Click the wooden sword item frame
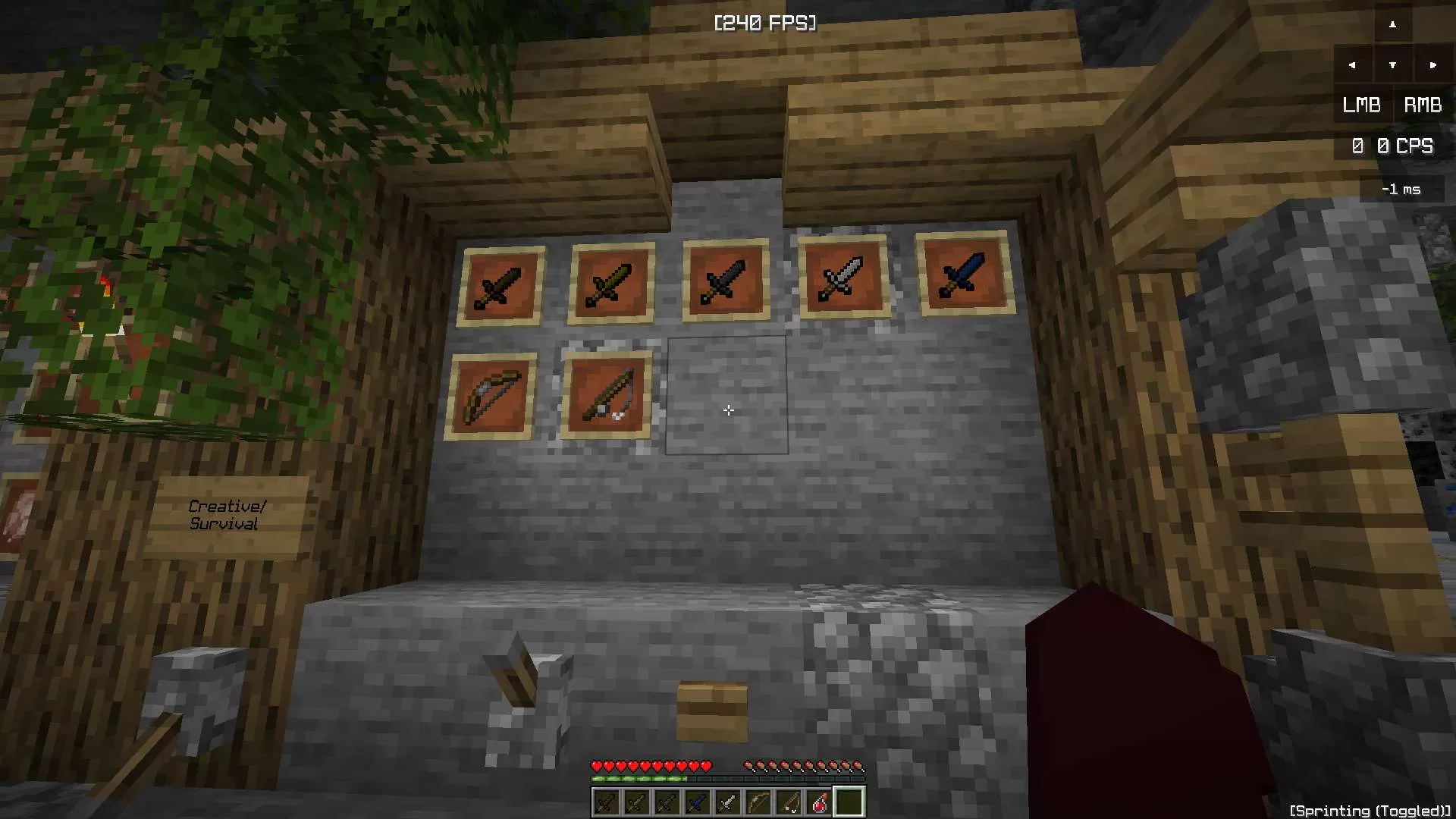 [502, 282]
